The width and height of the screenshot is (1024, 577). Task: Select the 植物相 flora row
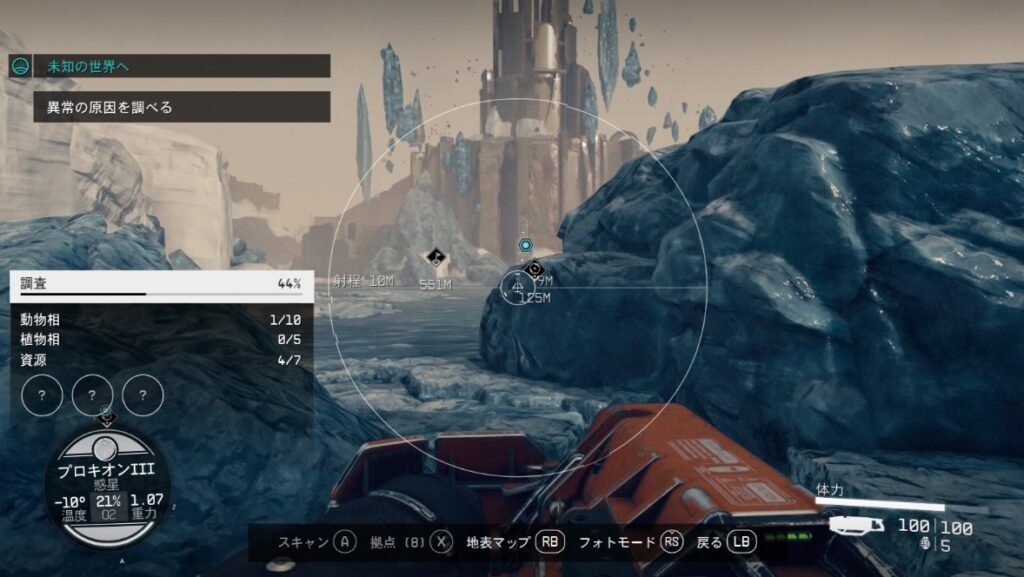(x=160, y=340)
